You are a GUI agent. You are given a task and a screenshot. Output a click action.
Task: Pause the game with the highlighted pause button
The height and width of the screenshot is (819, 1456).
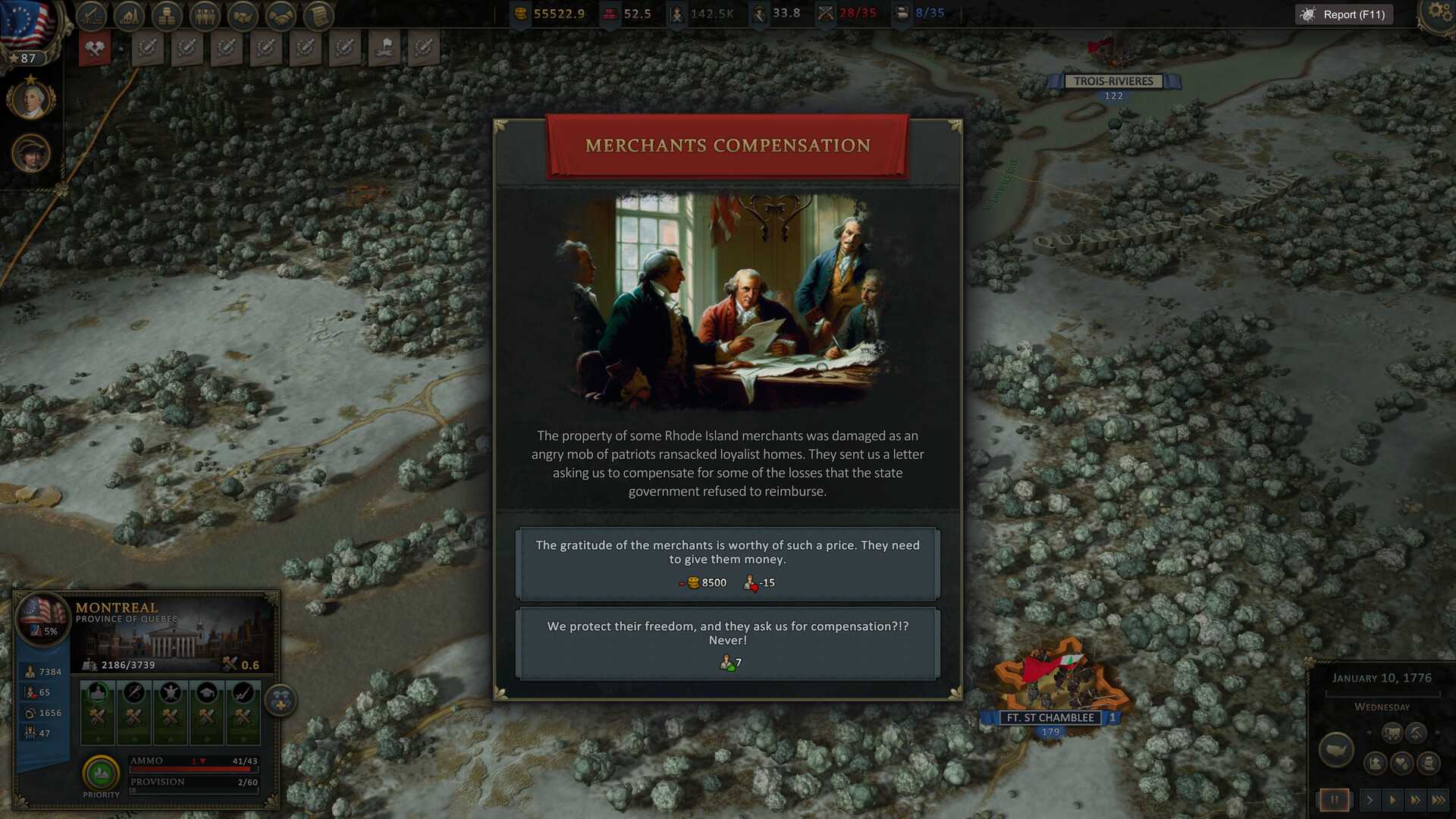click(x=1335, y=800)
